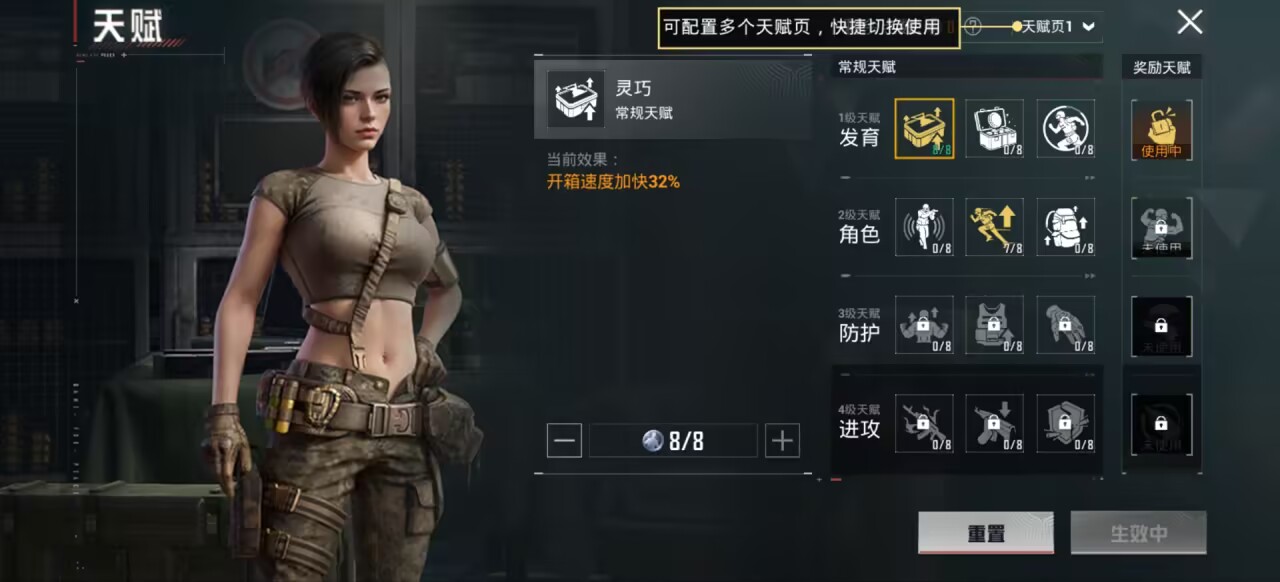Screen dimensions: 1280x582
Task: Select the 灵巧 box-opening talent icon
Action: [924, 128]
